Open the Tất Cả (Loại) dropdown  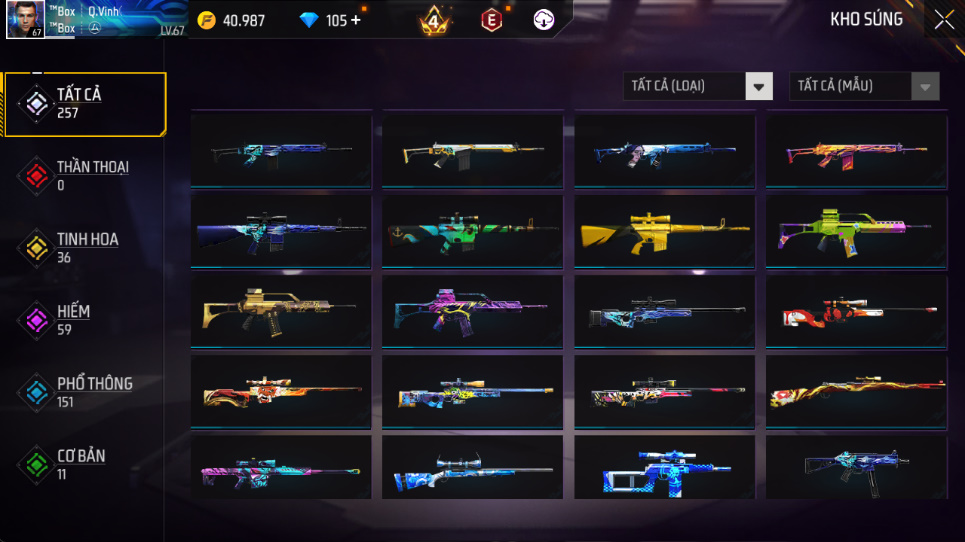[x=698, y=86]
